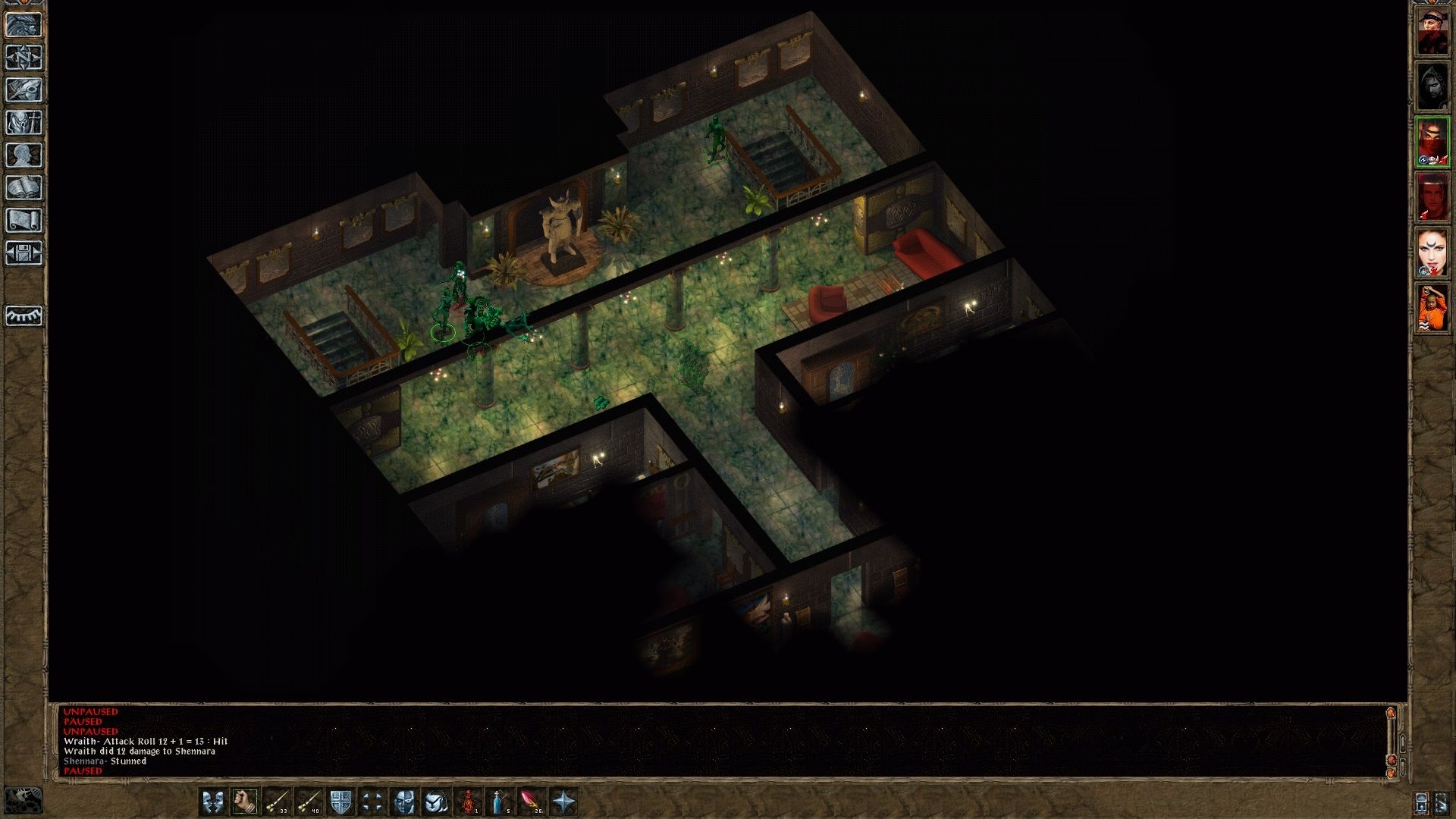
Task: Choose the dart stack with 33 count
Action: [x=277, y=802]
